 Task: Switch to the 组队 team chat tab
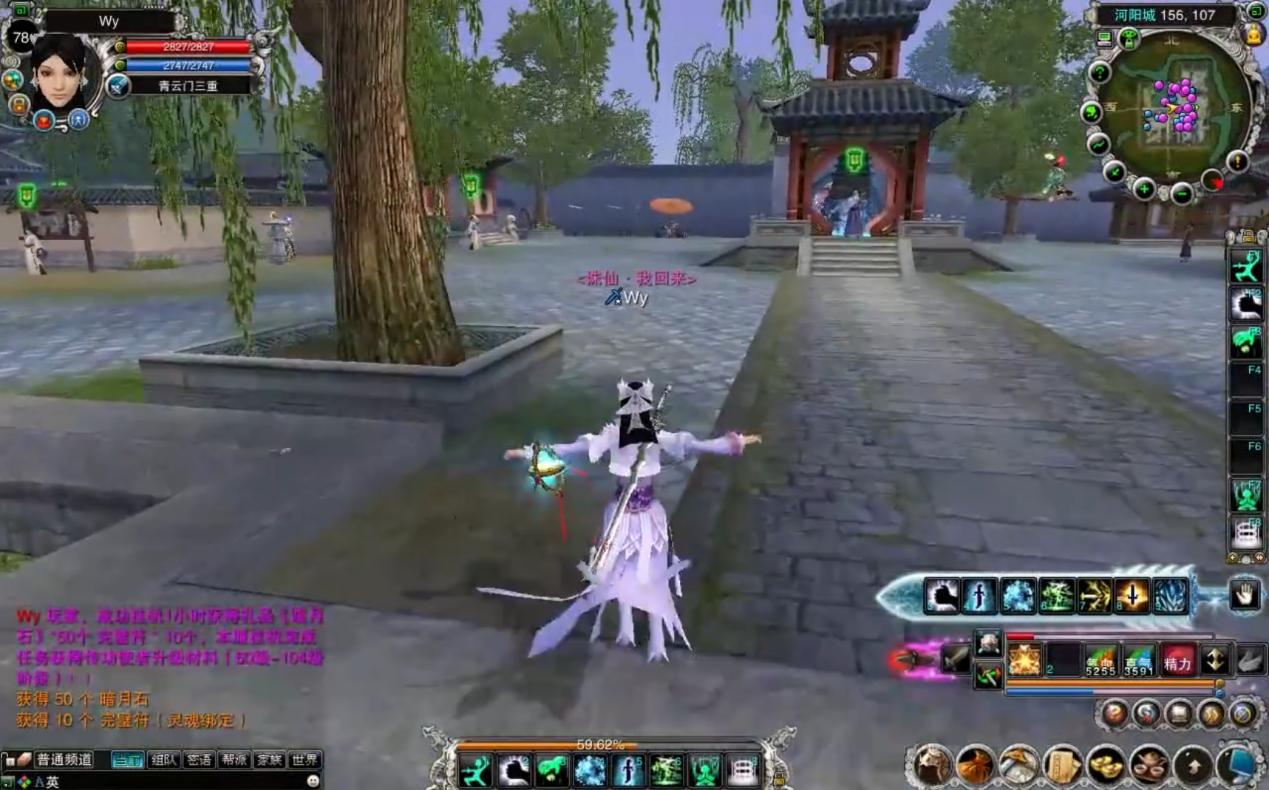tap(163, 760)
